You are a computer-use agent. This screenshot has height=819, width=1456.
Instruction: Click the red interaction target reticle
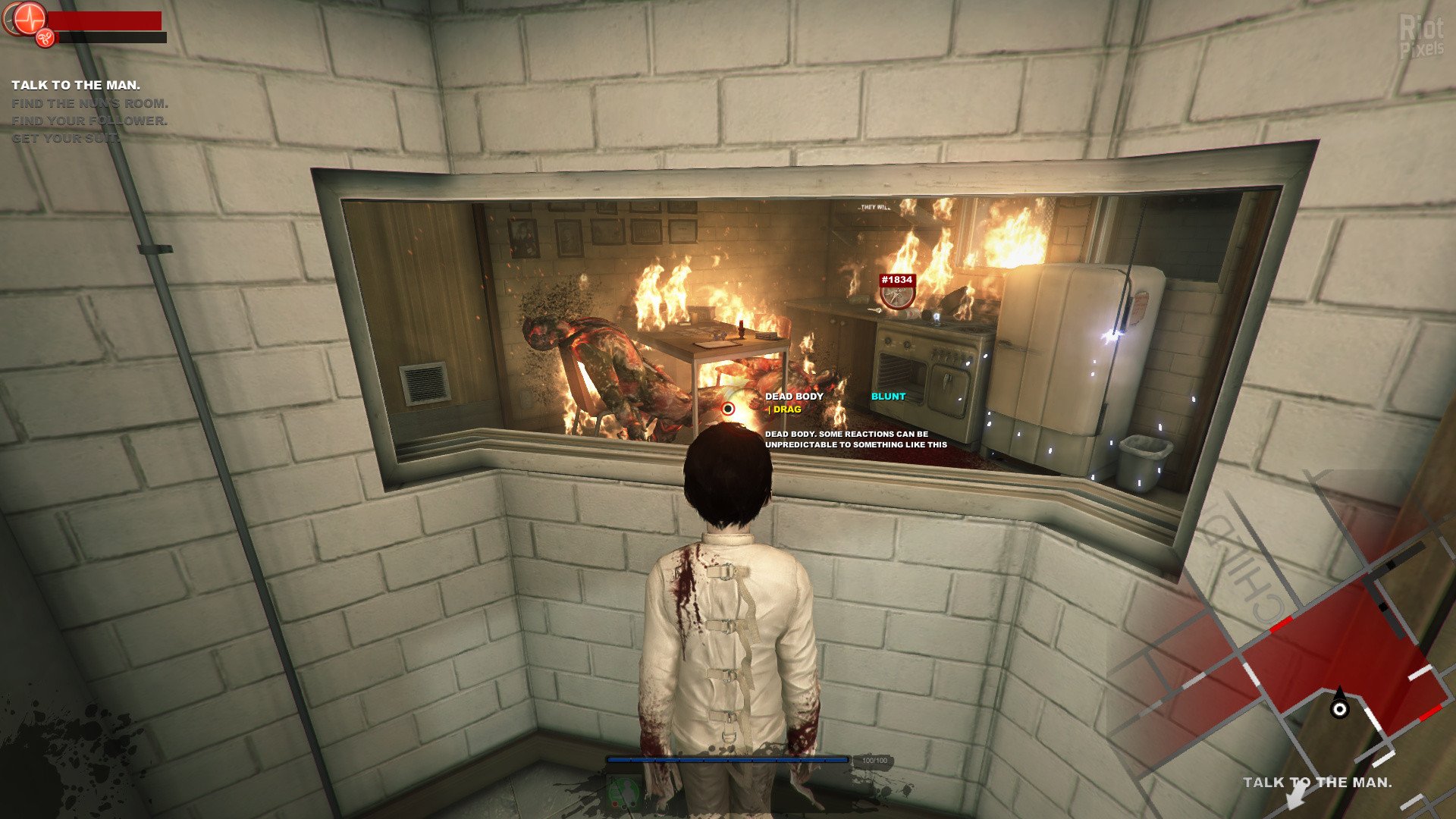click(x=728, y=409)
